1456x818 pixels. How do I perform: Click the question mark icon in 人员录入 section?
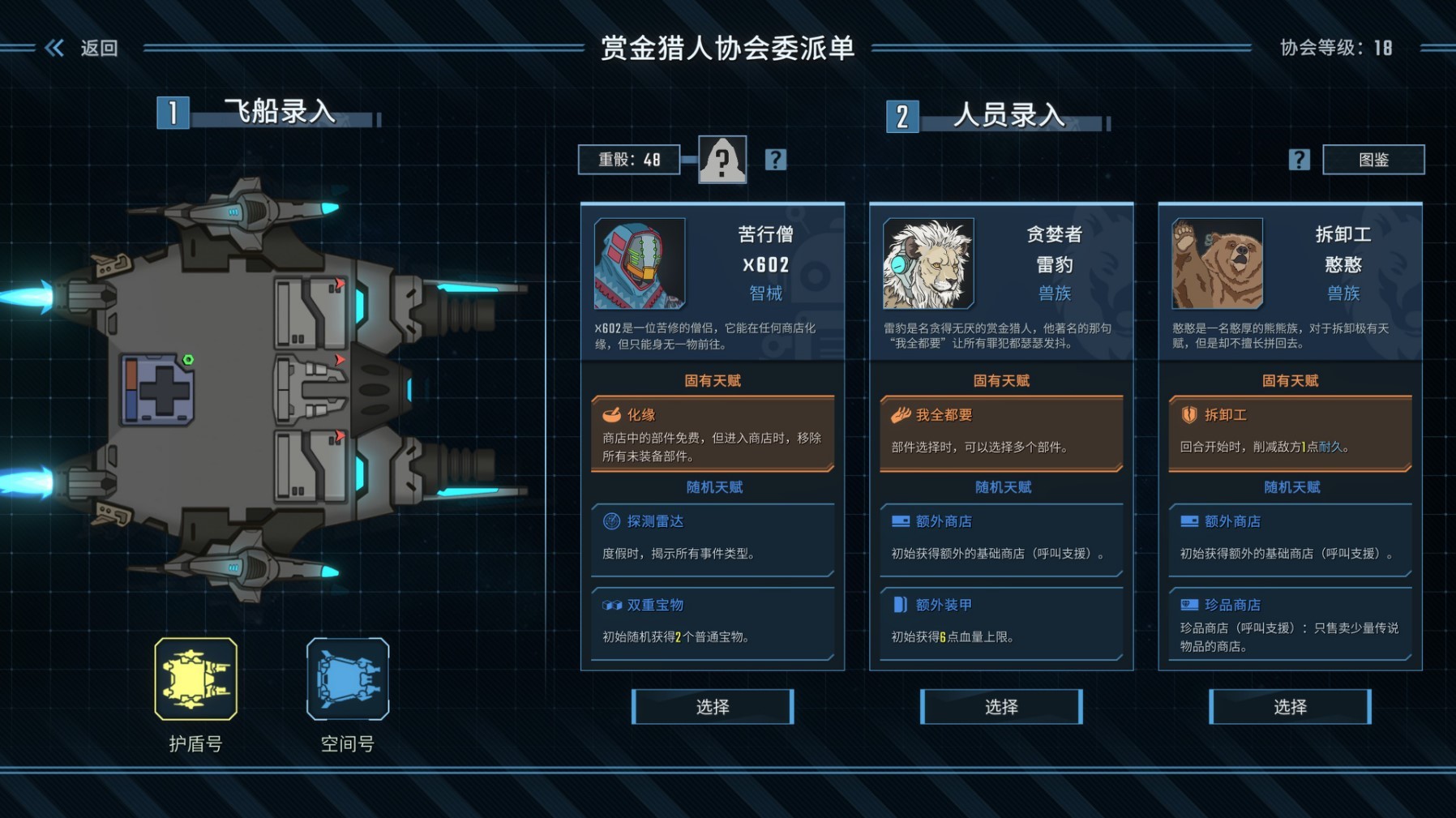tap(1300, 160)
